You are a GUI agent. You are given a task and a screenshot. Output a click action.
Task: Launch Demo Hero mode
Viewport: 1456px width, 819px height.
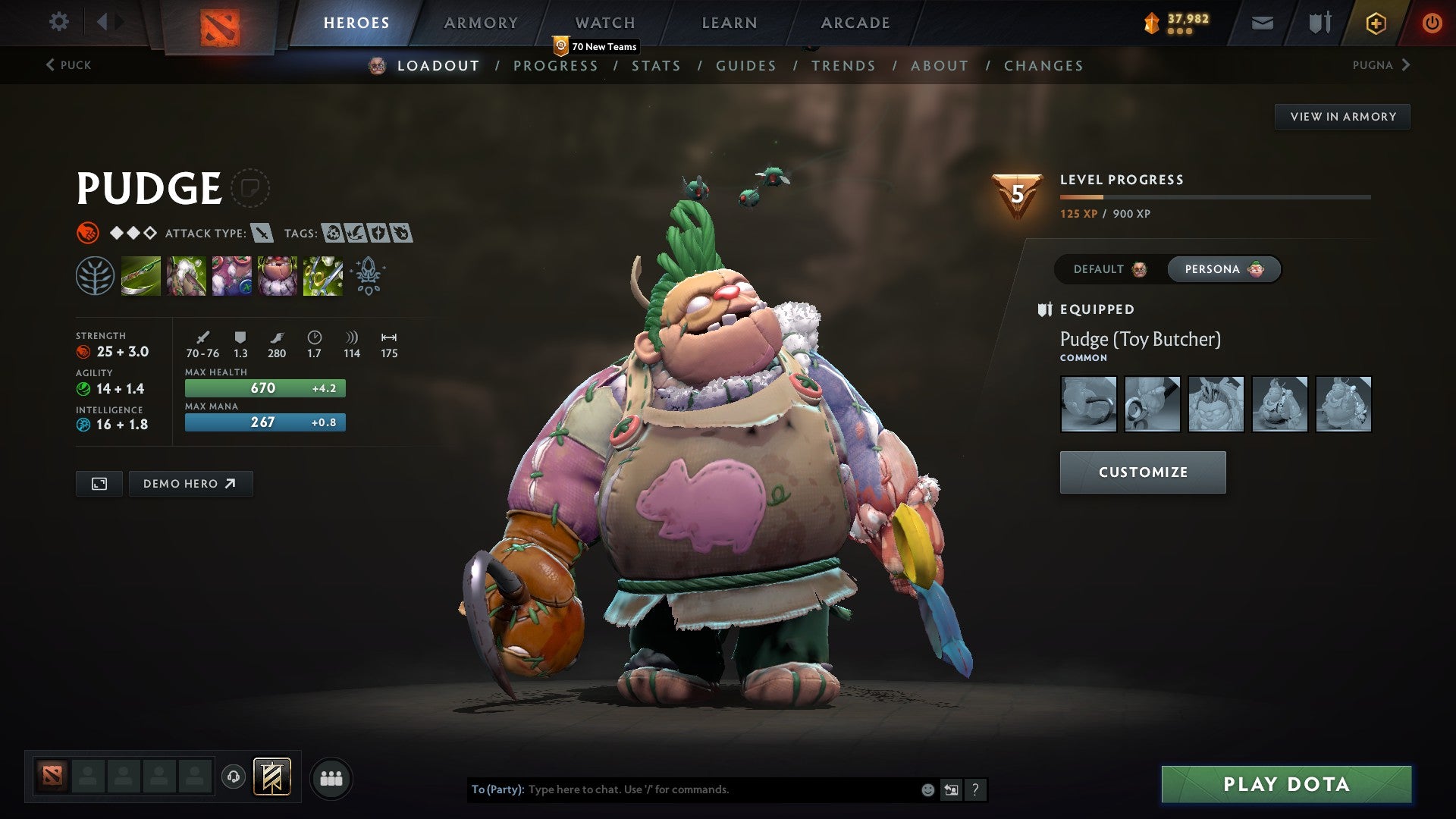pyautogui.click(x=190, y=484)
